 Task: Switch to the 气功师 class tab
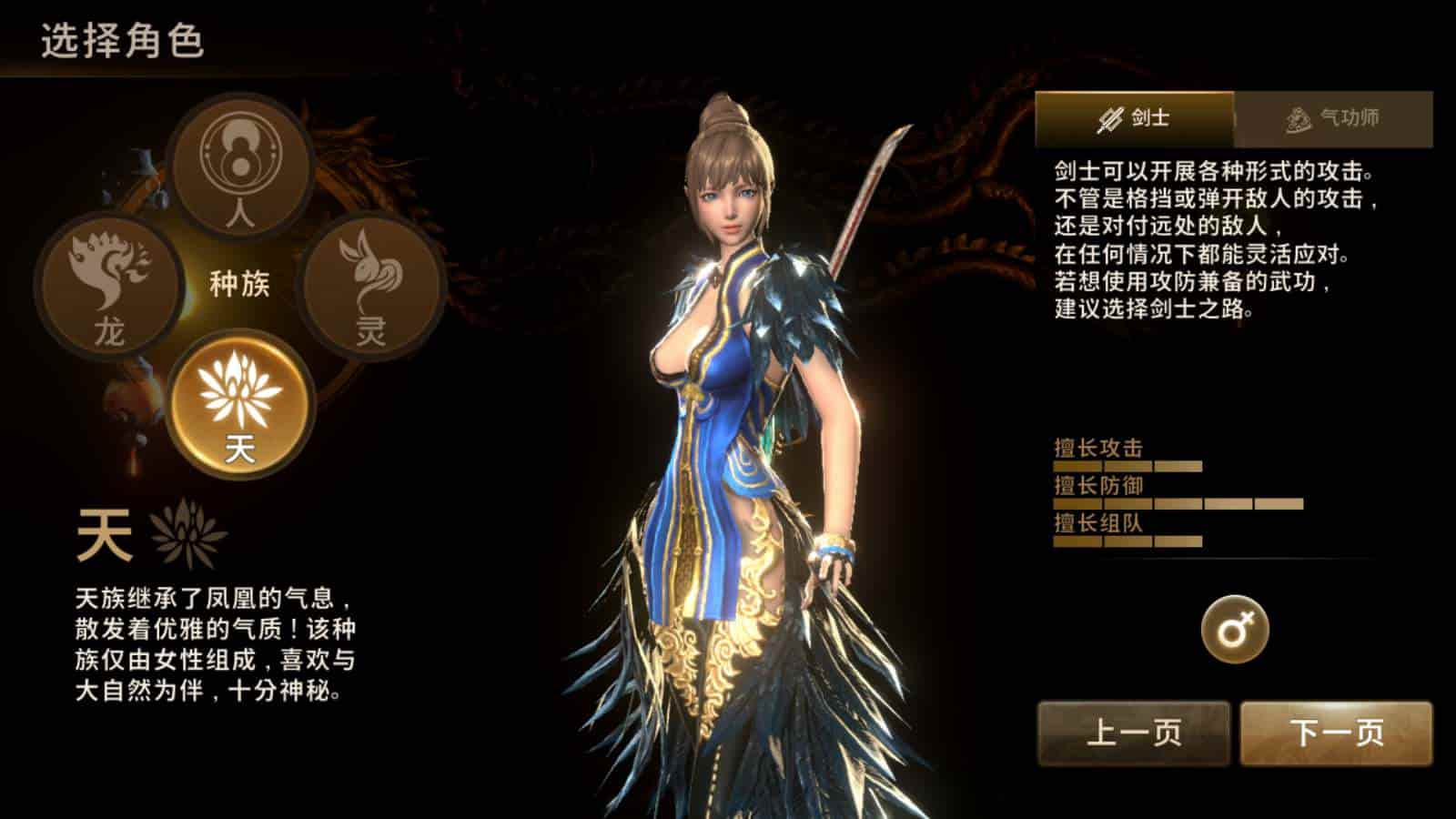pos(1329,116)
